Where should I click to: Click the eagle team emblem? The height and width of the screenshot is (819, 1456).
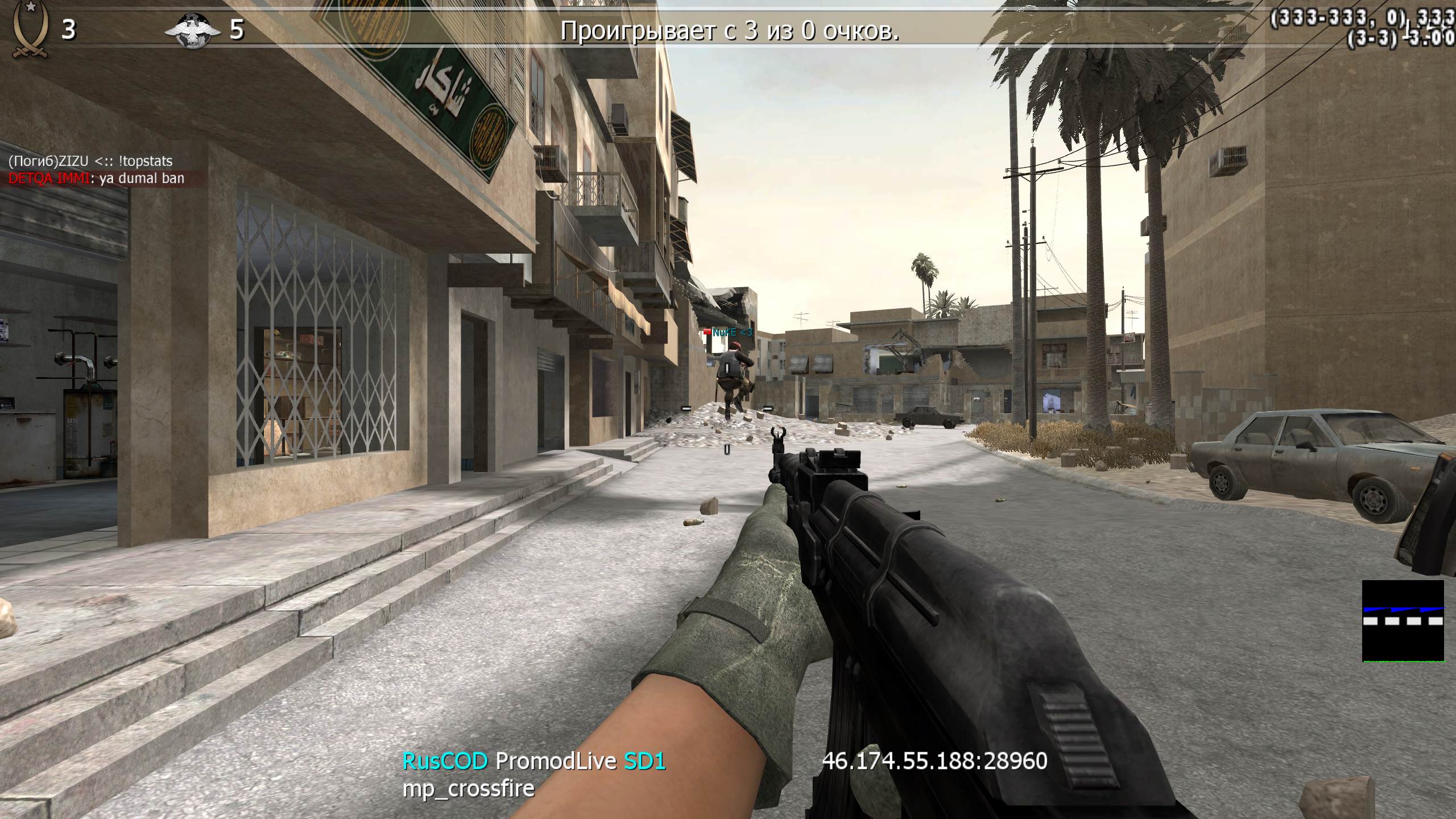tap(194, 31)
